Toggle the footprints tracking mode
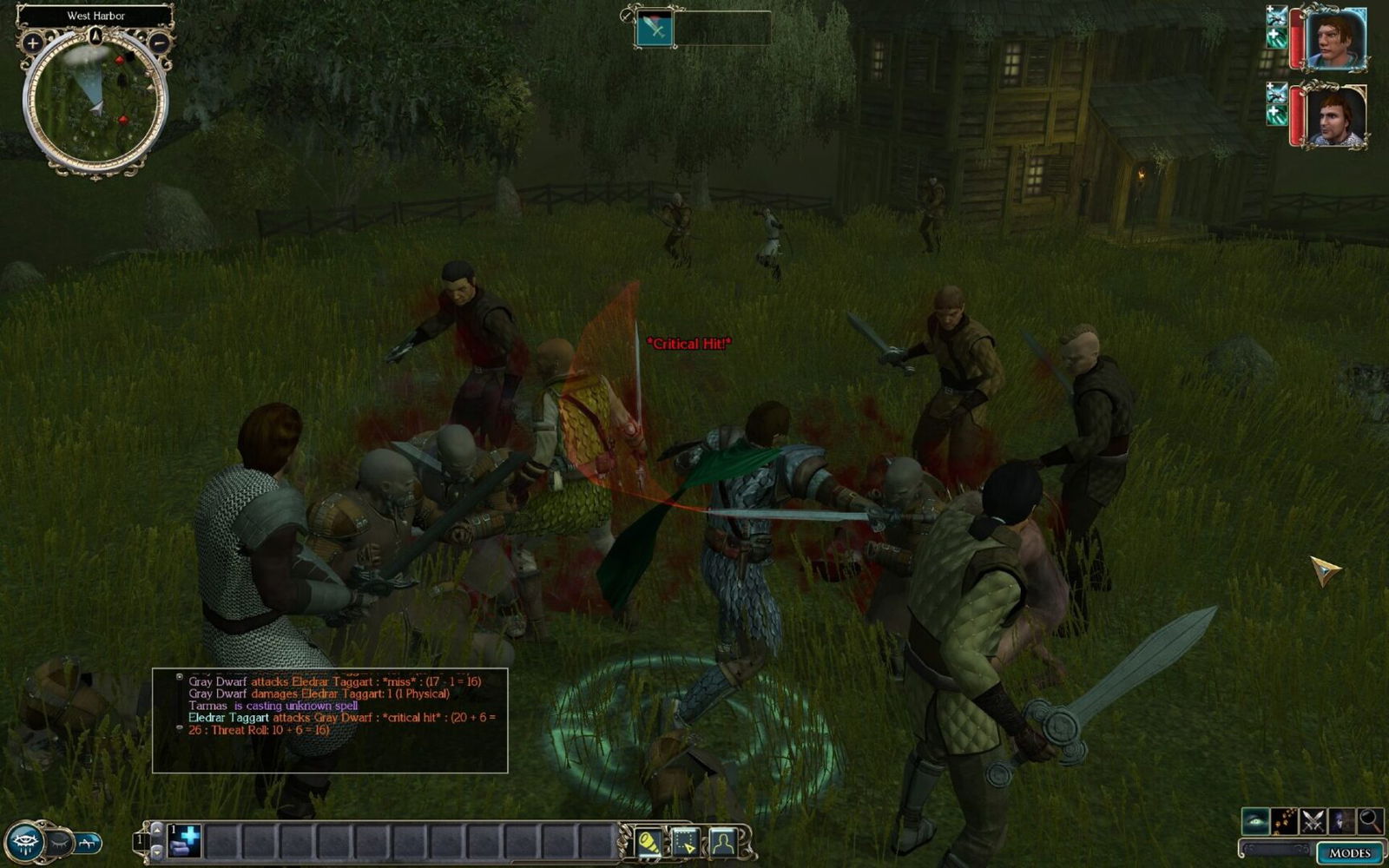 point(1284,820)
